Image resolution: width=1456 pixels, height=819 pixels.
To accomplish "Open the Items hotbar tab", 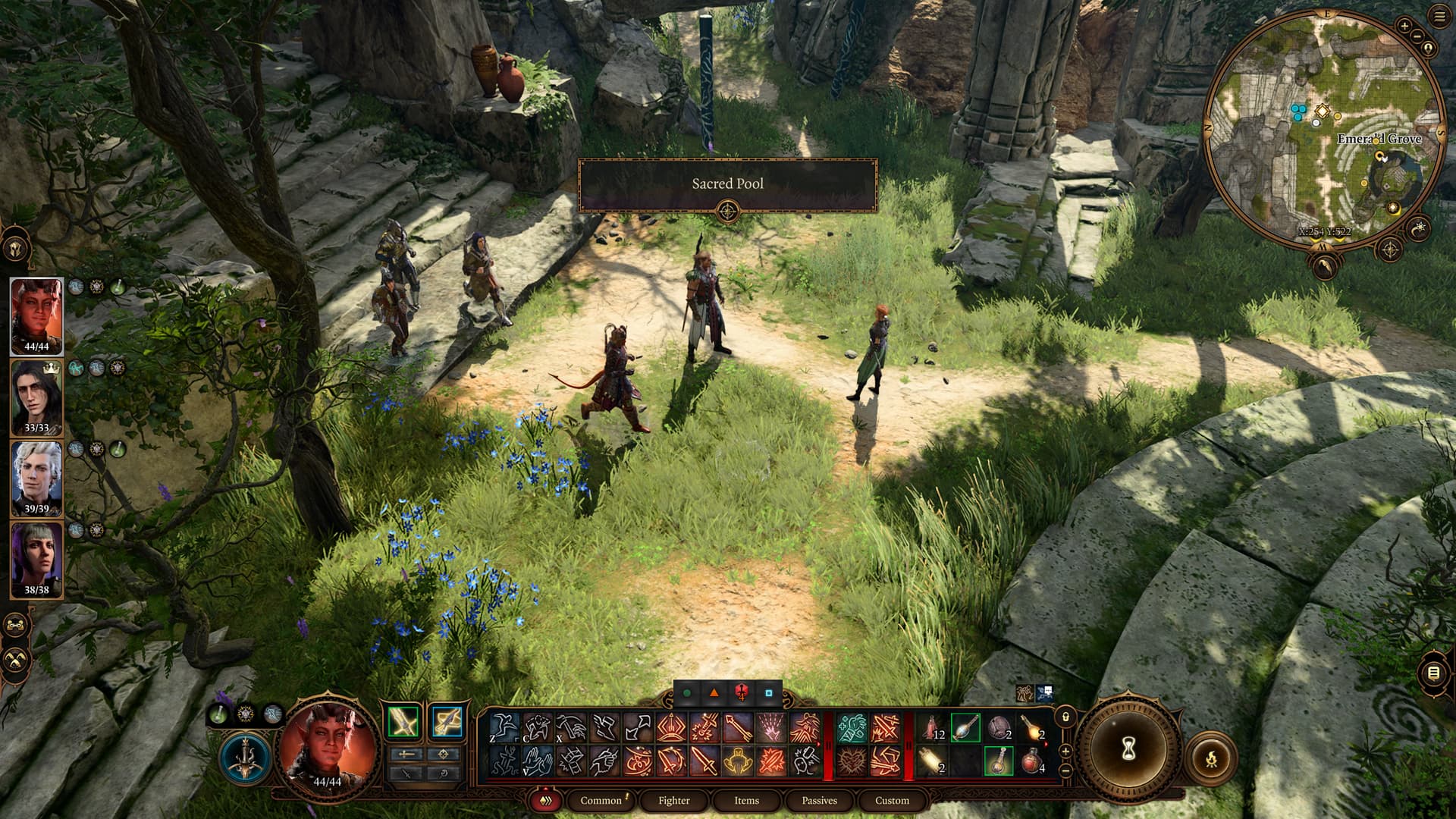I will click(746, 800).
